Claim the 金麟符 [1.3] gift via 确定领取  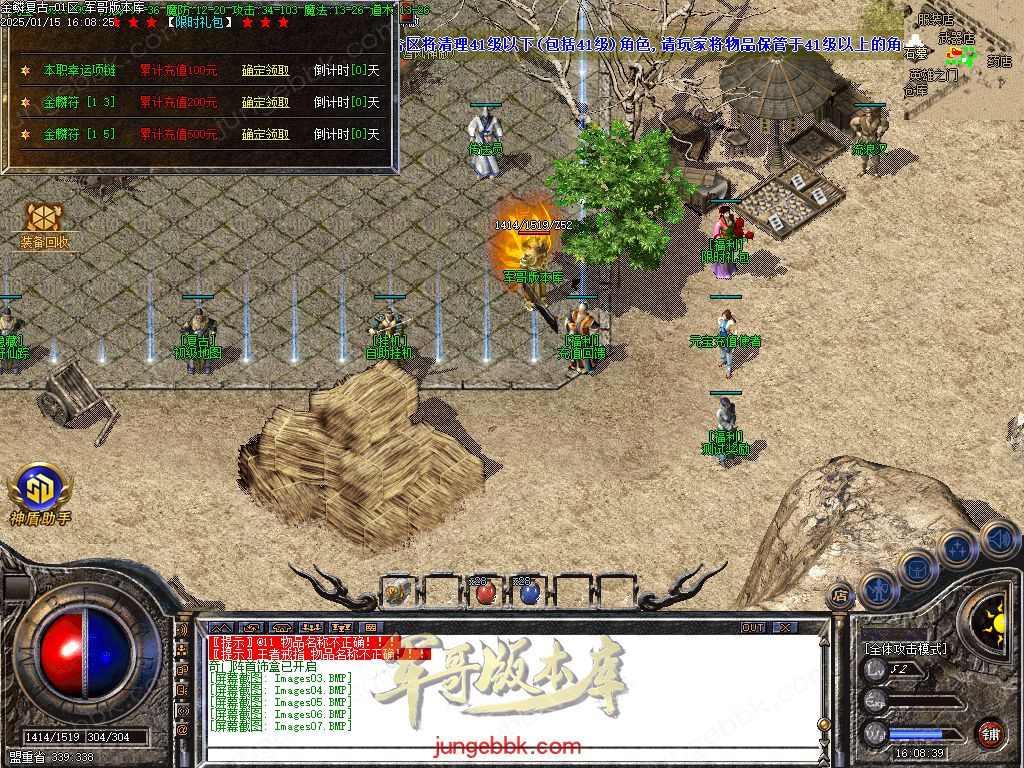point(265,102)
